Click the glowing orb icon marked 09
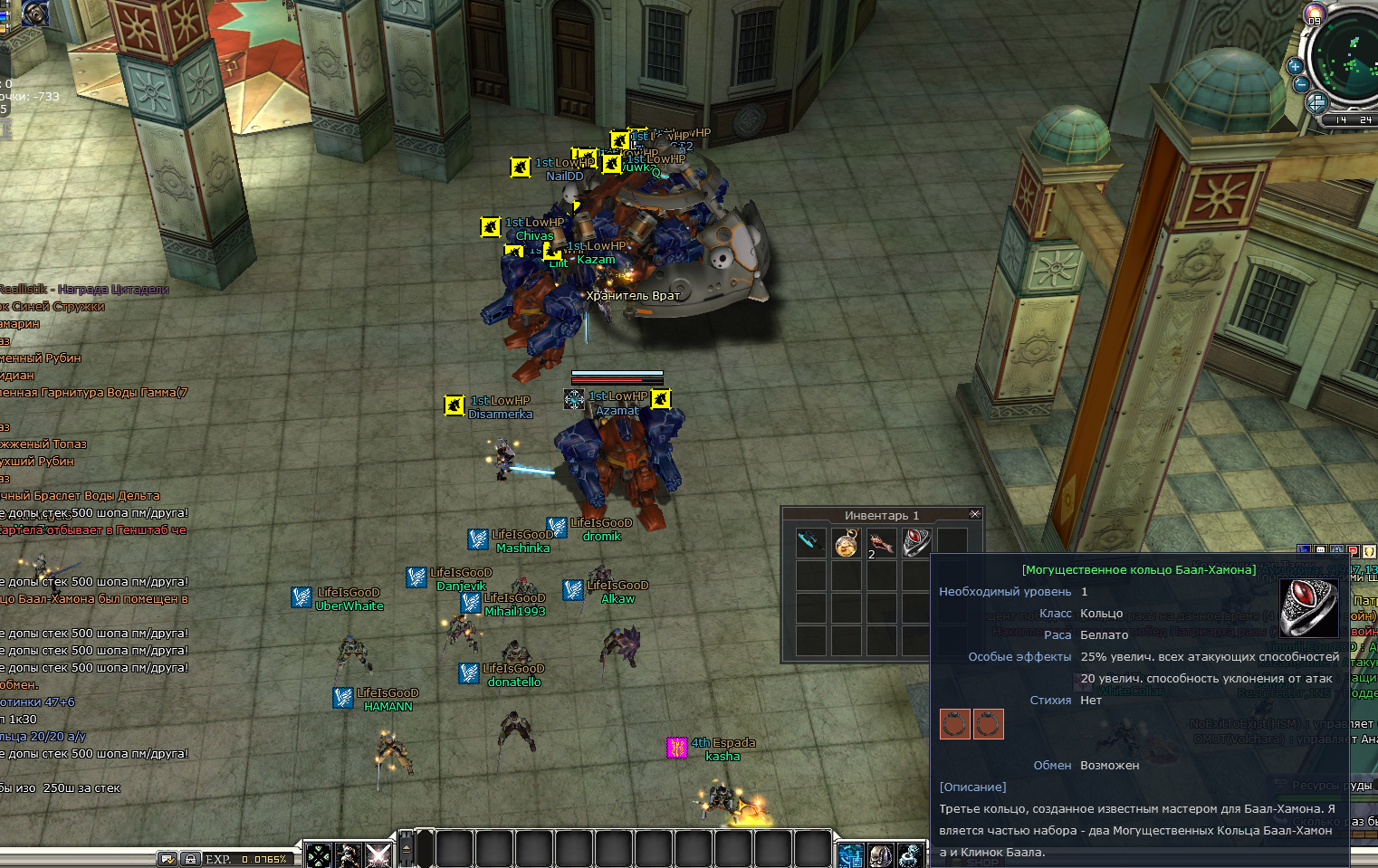Image resolution: width=1378 pixels, height=868 pixels. (x=1315, y=14)
